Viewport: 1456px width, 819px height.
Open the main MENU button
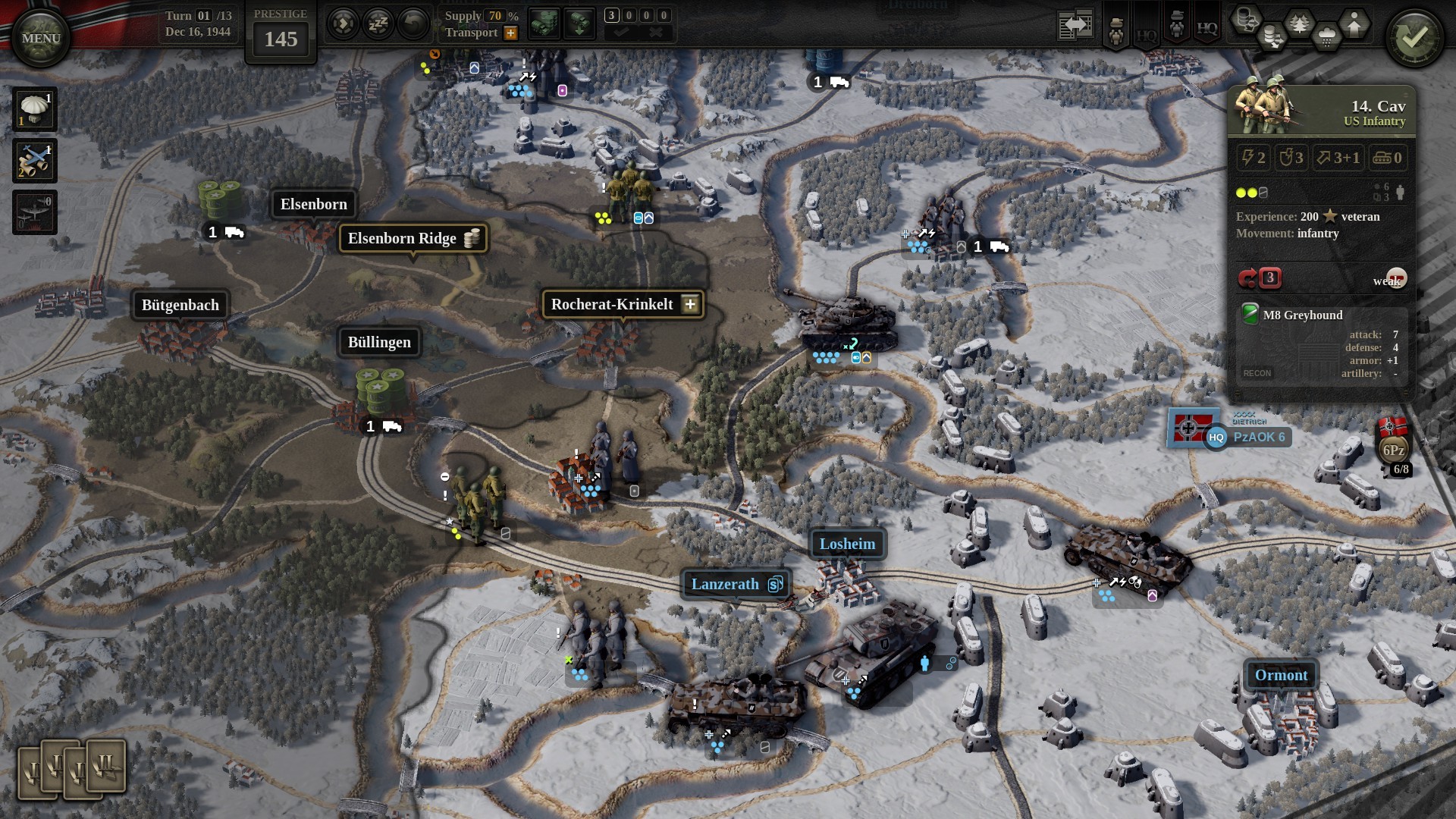[41, 38]
